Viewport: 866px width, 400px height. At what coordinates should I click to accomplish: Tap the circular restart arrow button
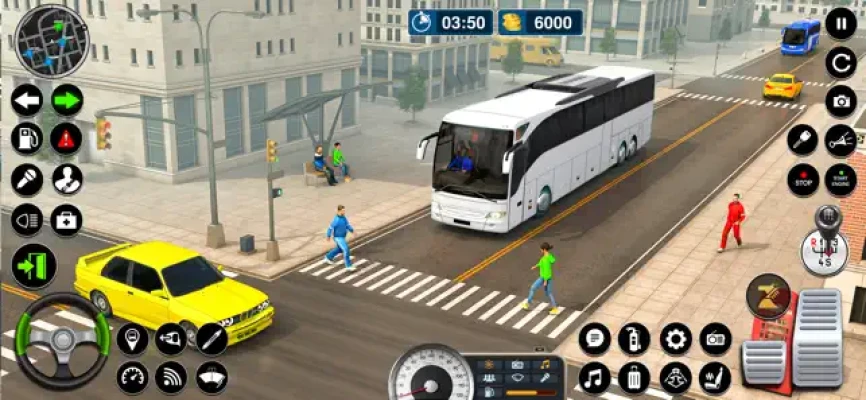(840, 63)
